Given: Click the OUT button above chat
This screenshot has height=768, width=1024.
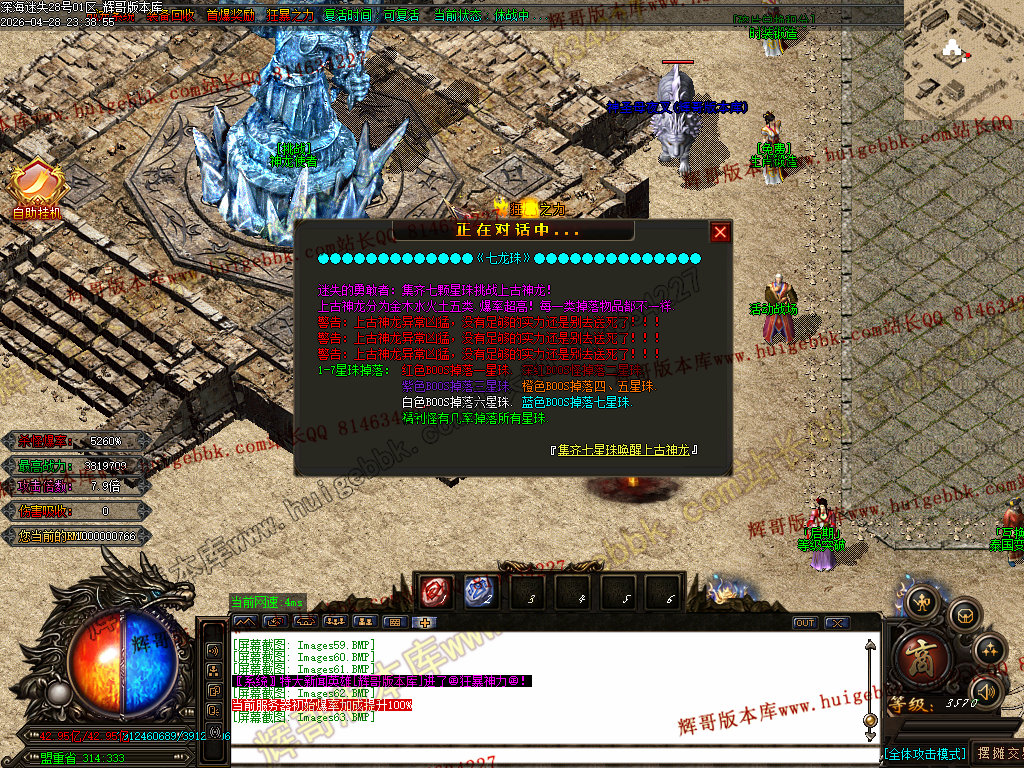Looking at the screenshot, I should pos(805,623).
